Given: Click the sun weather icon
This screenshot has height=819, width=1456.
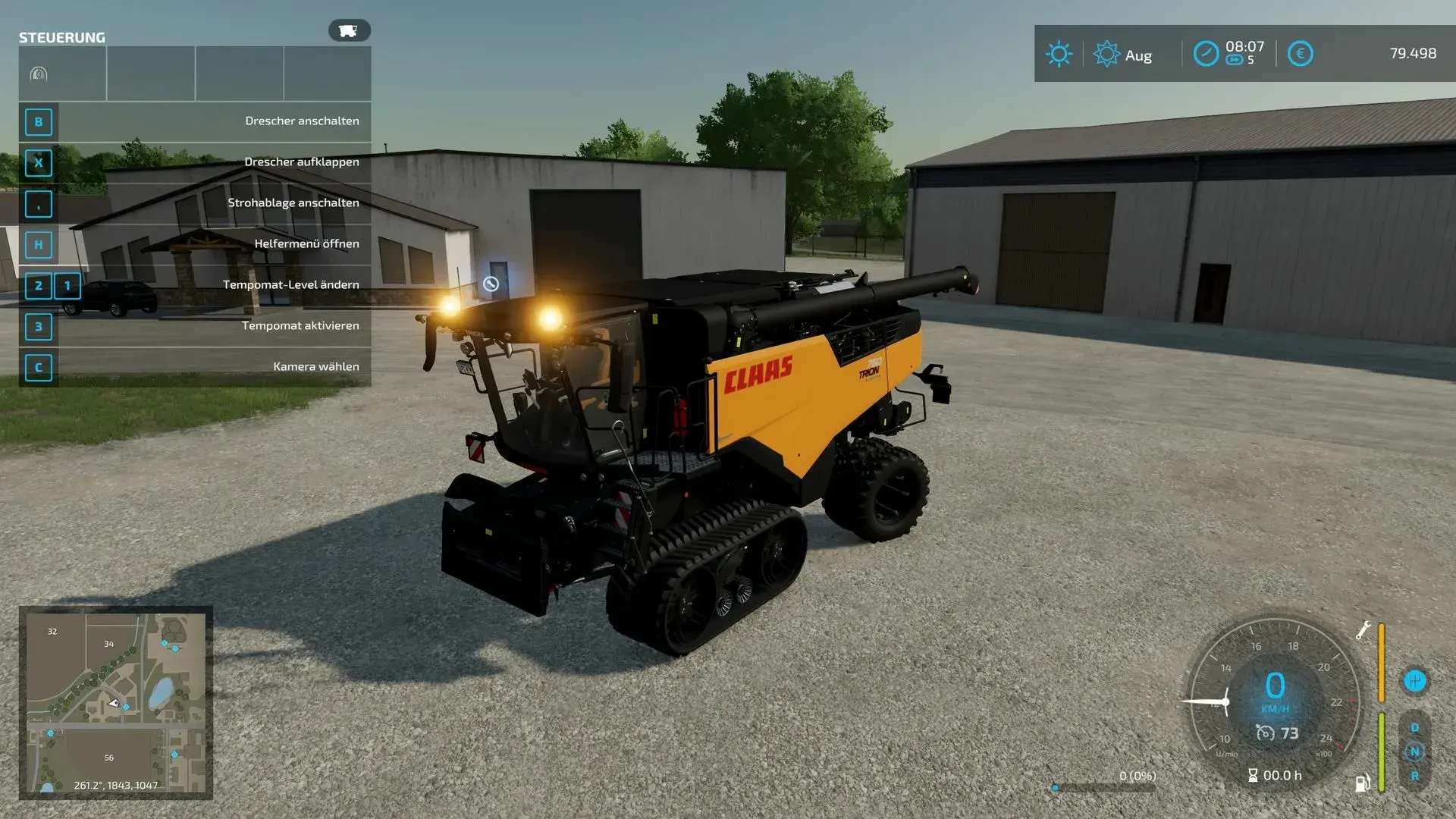Looking at the screenshot, I should (x=1059, y=54).
